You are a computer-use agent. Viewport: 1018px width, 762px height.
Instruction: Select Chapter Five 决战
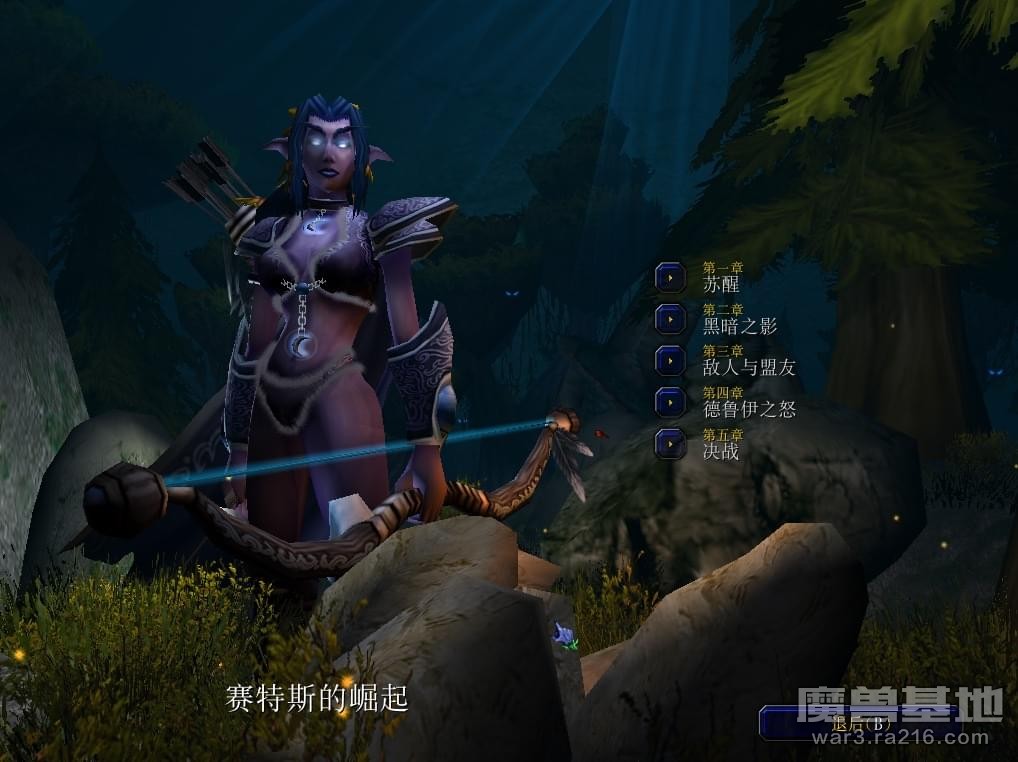pos(670,444)
